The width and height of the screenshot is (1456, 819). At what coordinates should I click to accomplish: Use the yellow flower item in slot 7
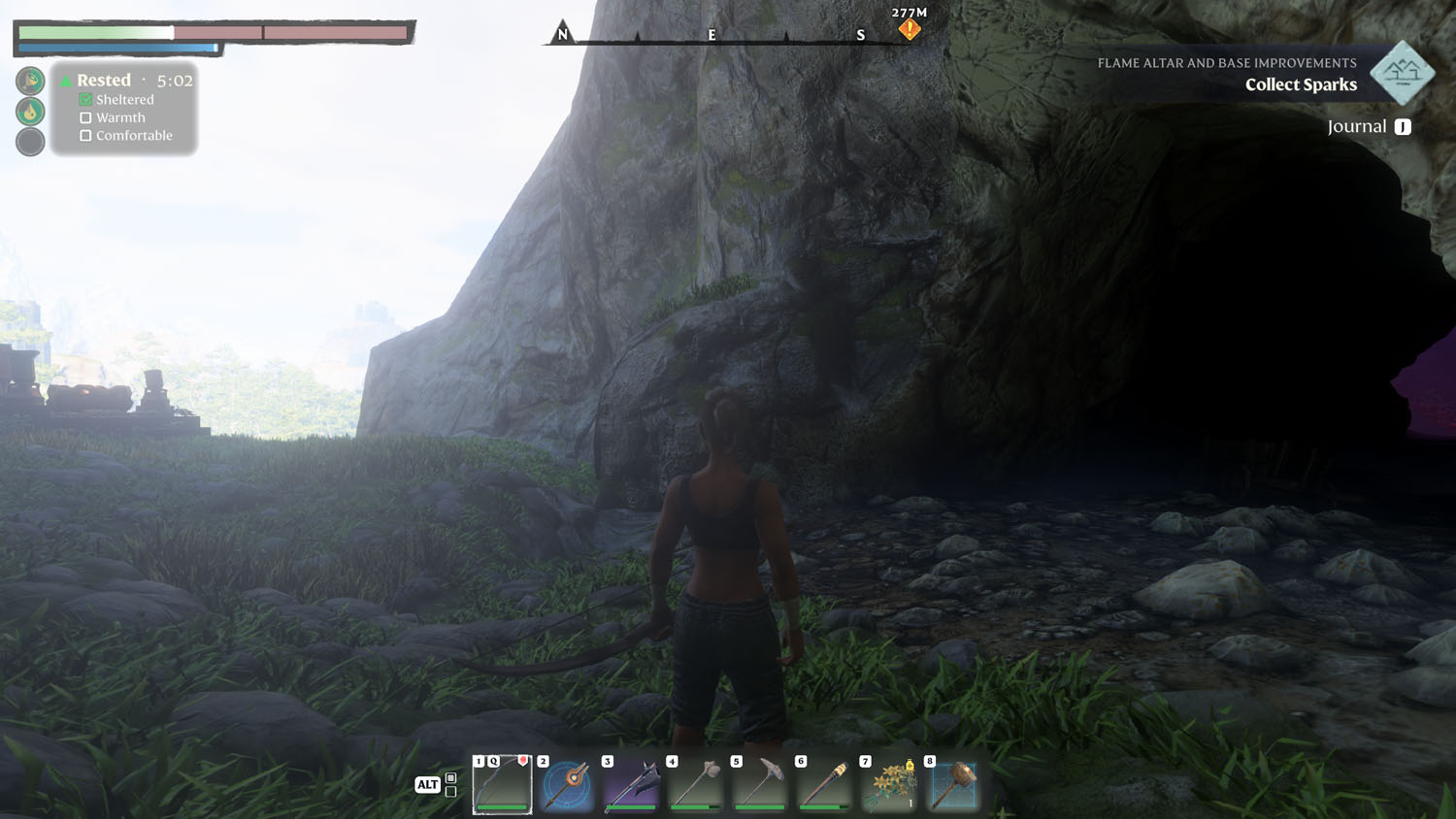(889, 784)
